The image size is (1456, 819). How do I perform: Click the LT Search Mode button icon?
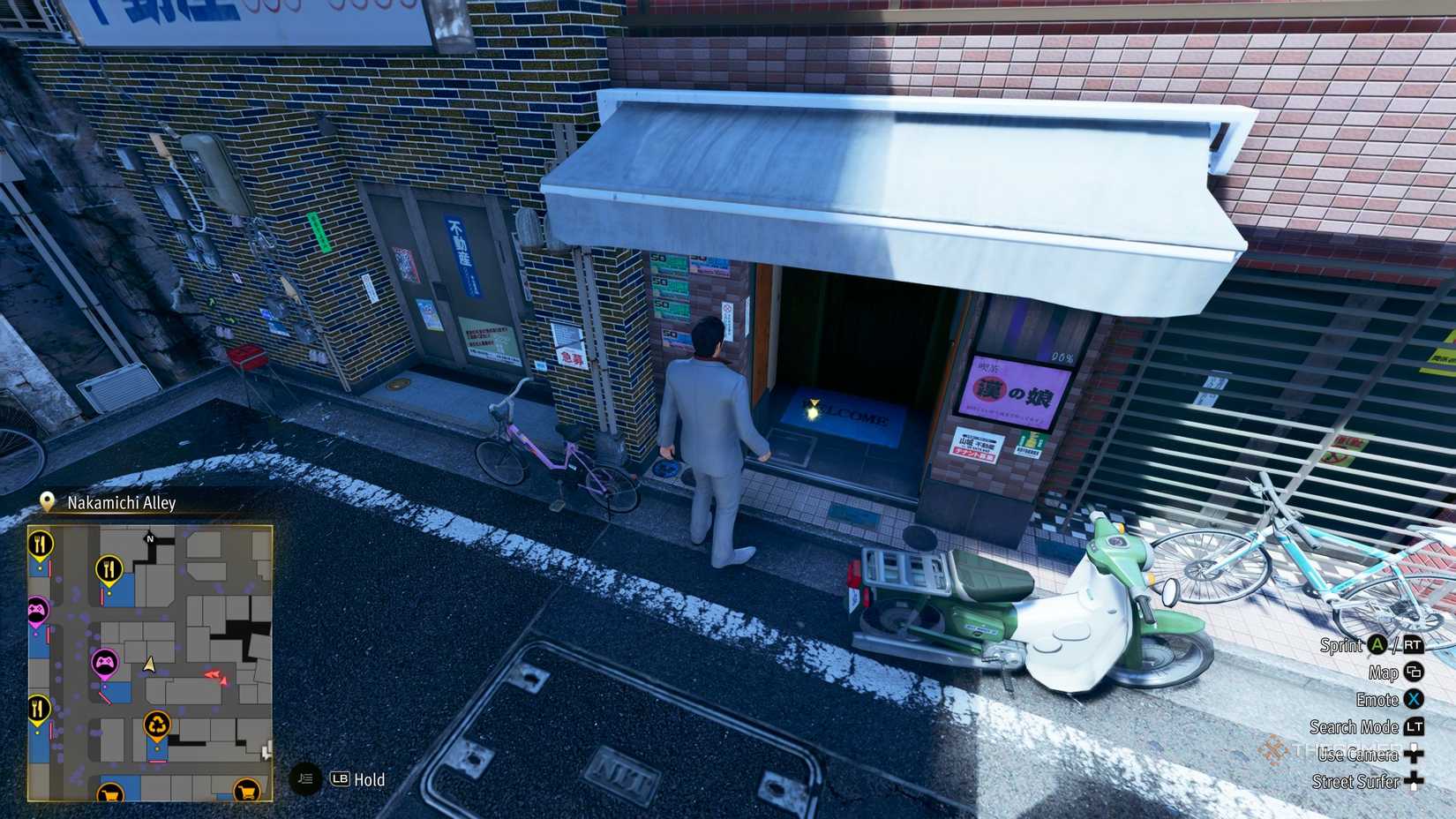(x=1415, y=726)
